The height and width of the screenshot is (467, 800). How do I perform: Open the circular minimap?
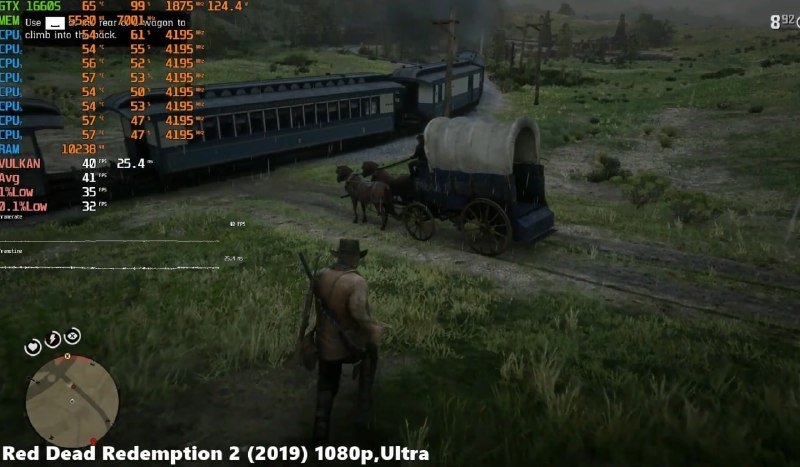(71, 401)
